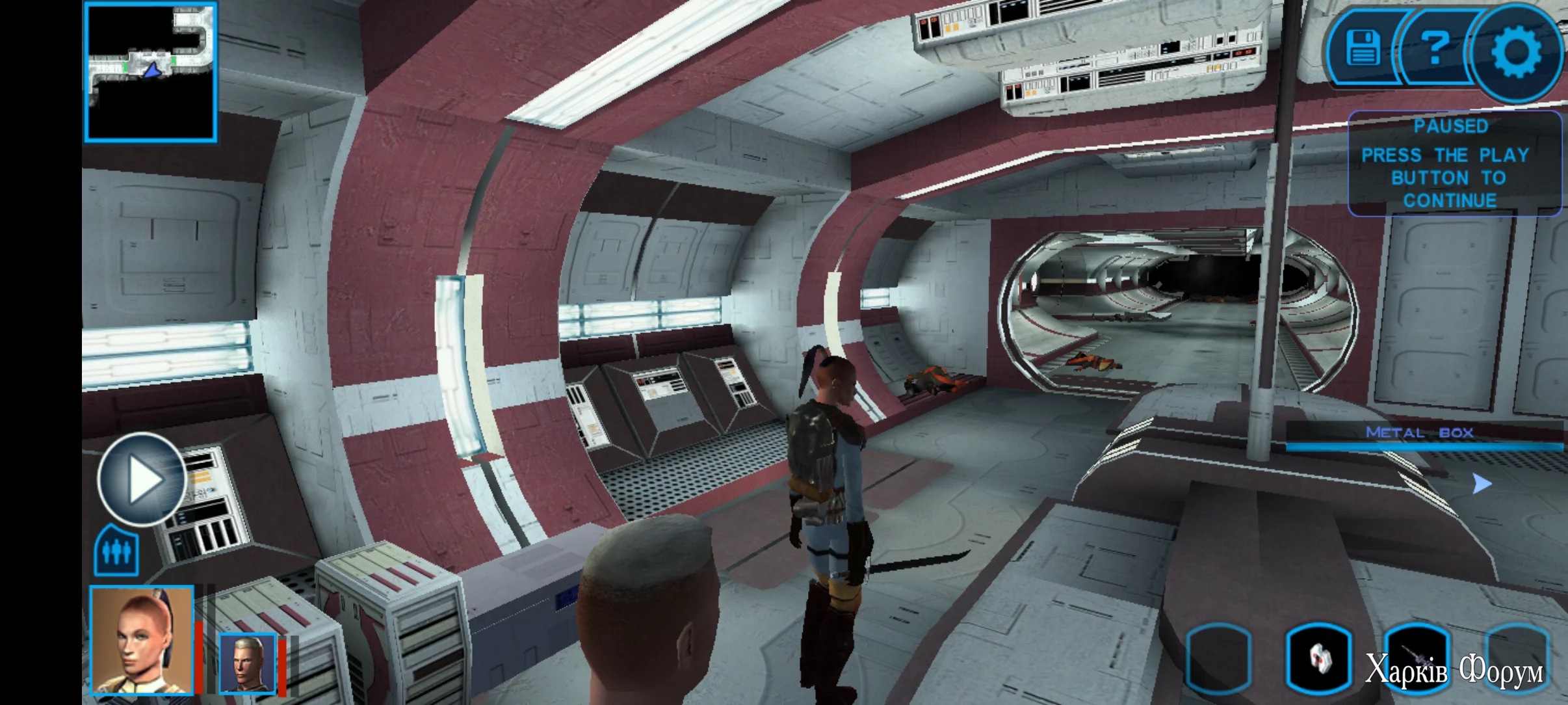Select the Metal Box target label
The image size is (1568, 705).
[1420, 433]
